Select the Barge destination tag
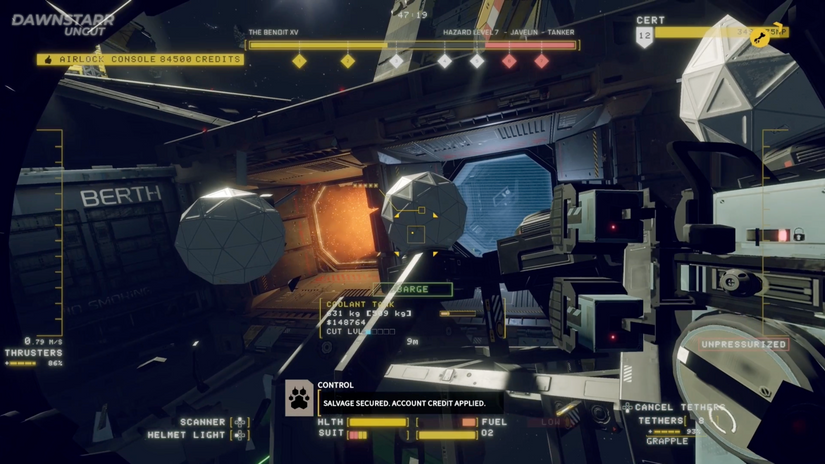The height and width of the screenshot is (464, 825). pyautogui.click(x=413, y=289)
